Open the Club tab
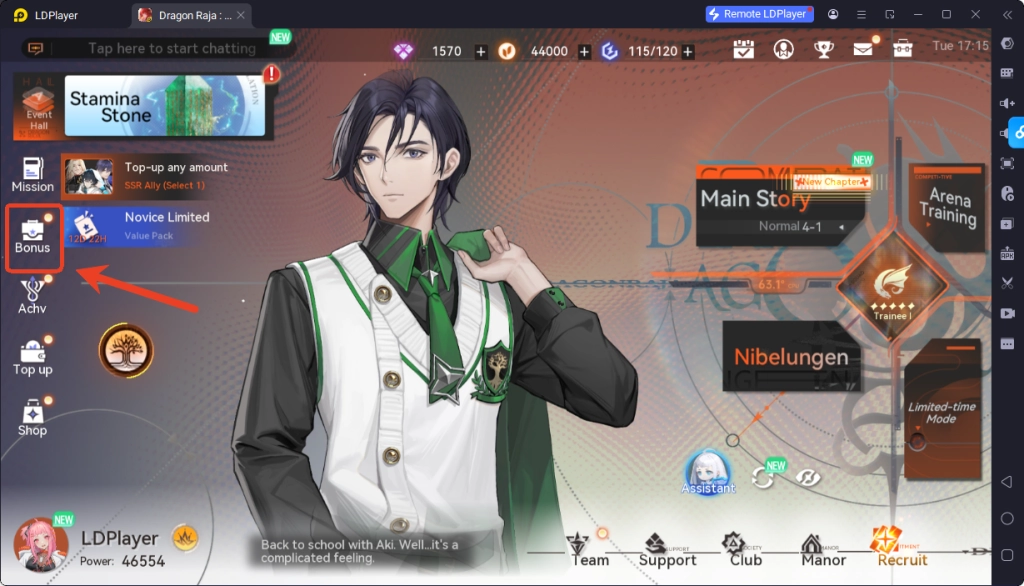The height and width of the screenshot is (586, 1024). coord(745,550)
